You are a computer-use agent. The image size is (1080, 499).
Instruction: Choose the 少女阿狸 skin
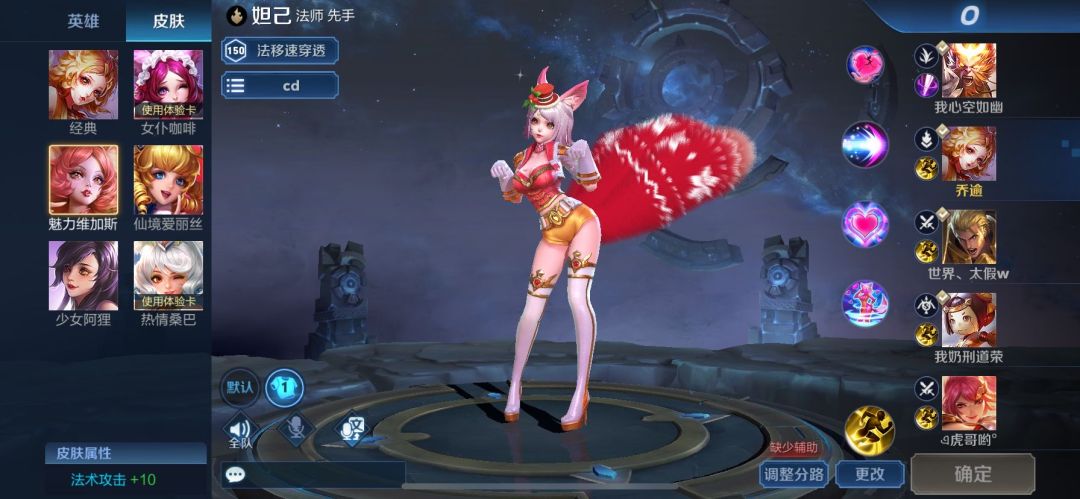pos(83,276)
